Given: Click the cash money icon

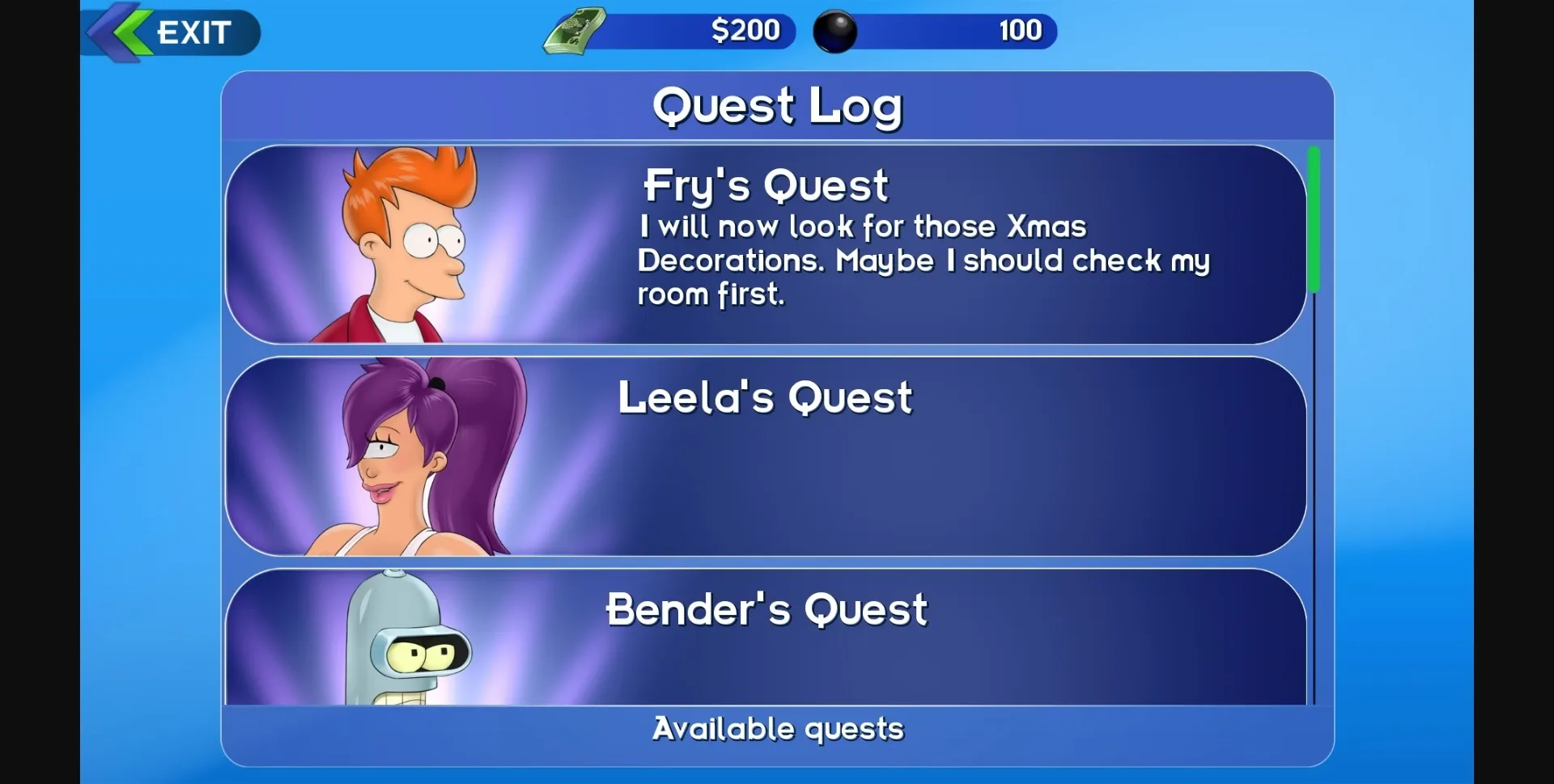Looking at the screenshot, I should tap(571, 32).
